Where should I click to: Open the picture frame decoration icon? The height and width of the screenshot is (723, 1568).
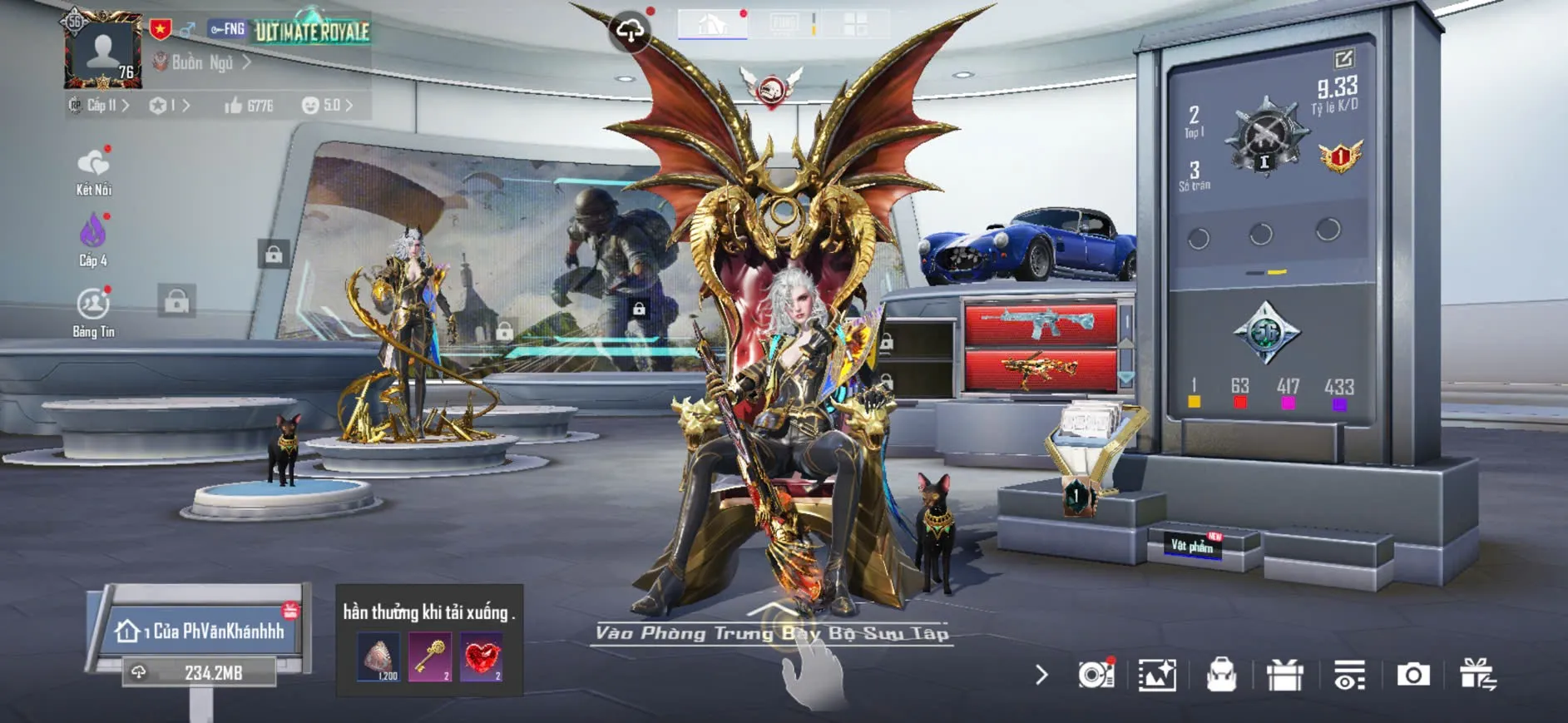pyautogui.click(x=1157, y=675)
